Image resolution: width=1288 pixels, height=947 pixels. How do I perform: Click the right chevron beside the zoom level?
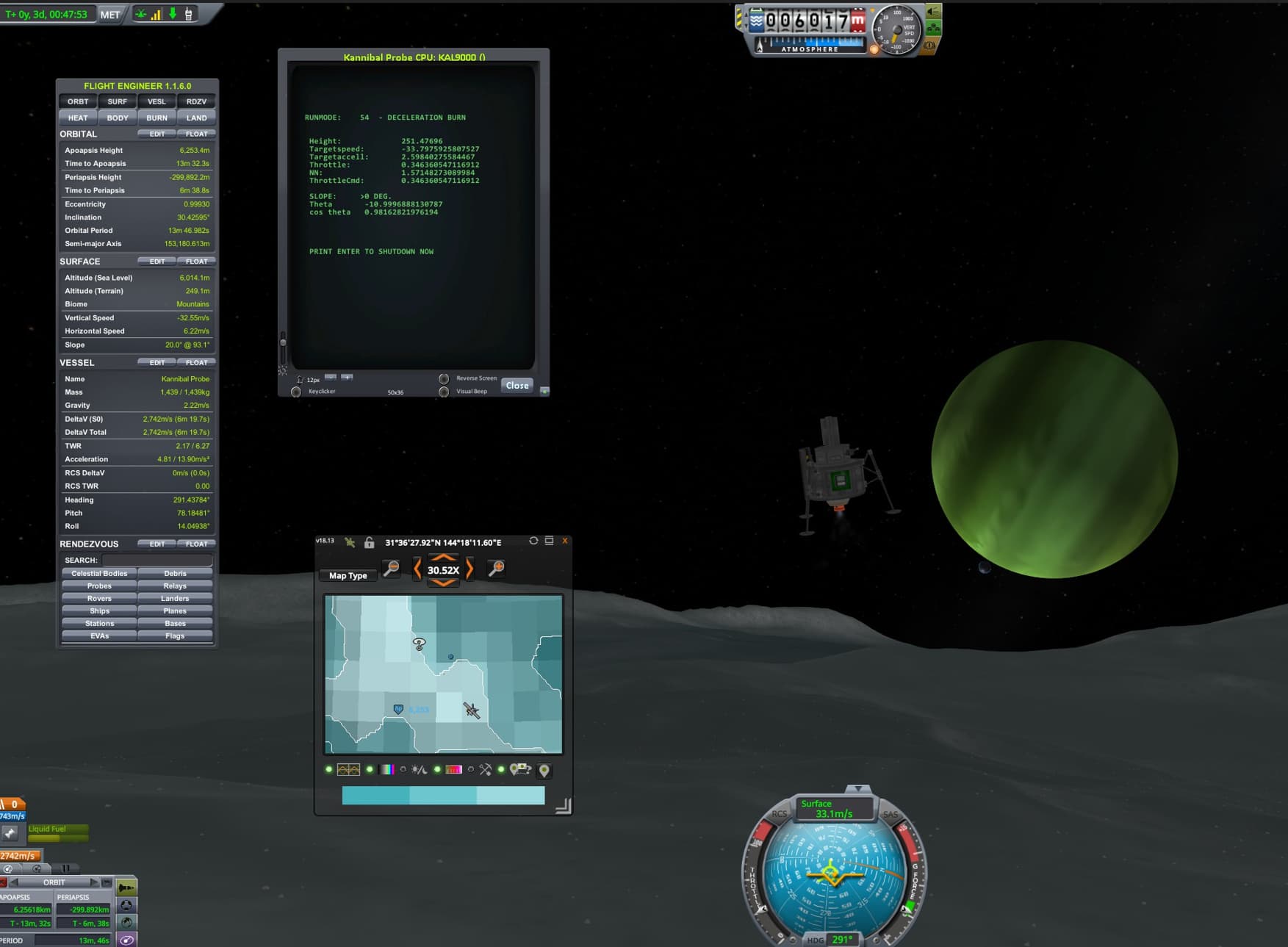pos(469,568)
